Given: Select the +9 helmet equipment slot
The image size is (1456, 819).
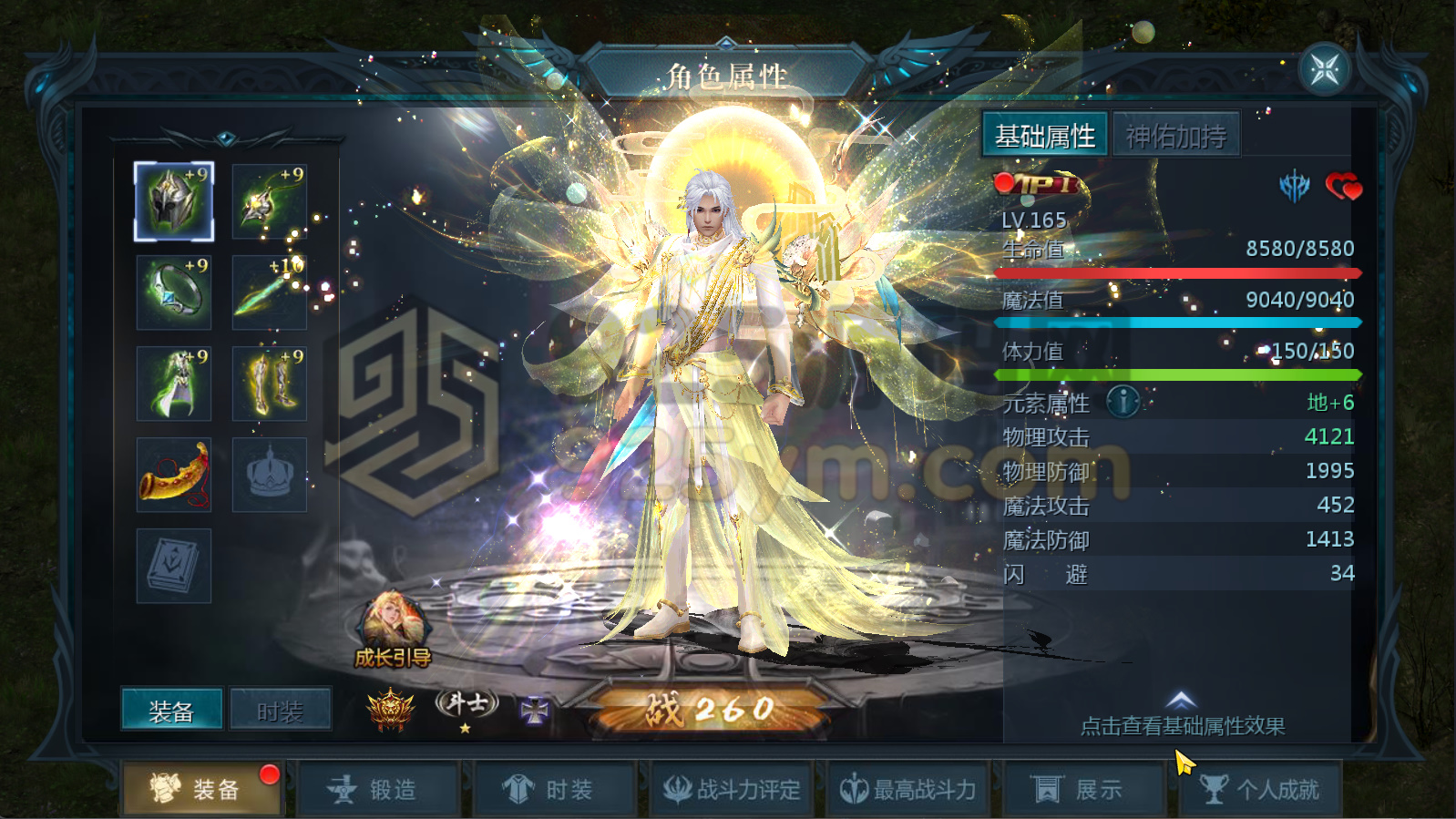Looking at the screenshot, I should point(173,200).
